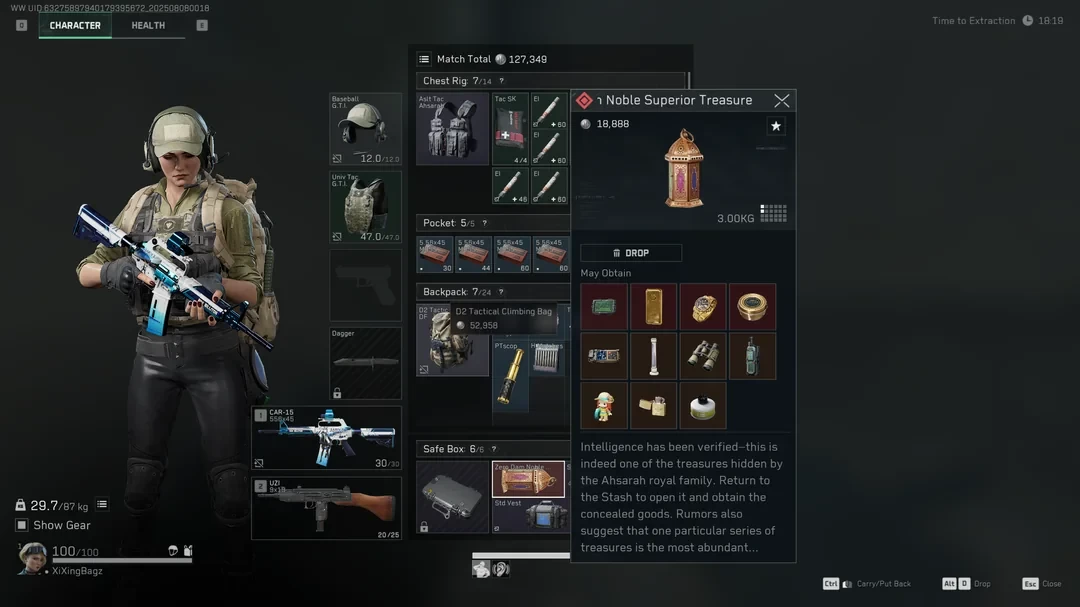Select the lighter reward tile

pos(654,405)
